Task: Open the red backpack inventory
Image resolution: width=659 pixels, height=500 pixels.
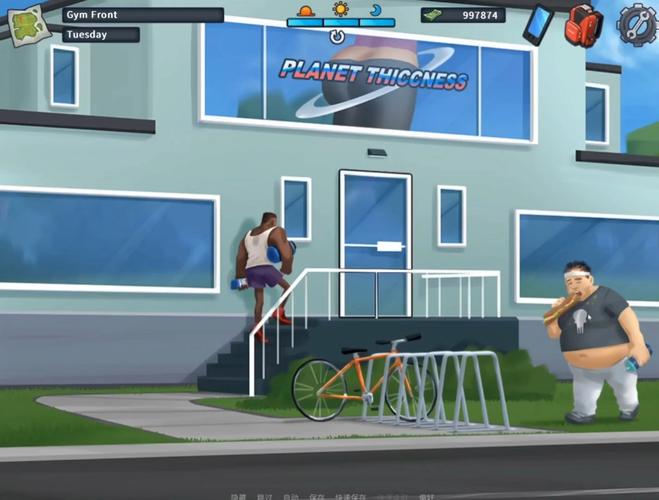Action: tap(583, 24)
